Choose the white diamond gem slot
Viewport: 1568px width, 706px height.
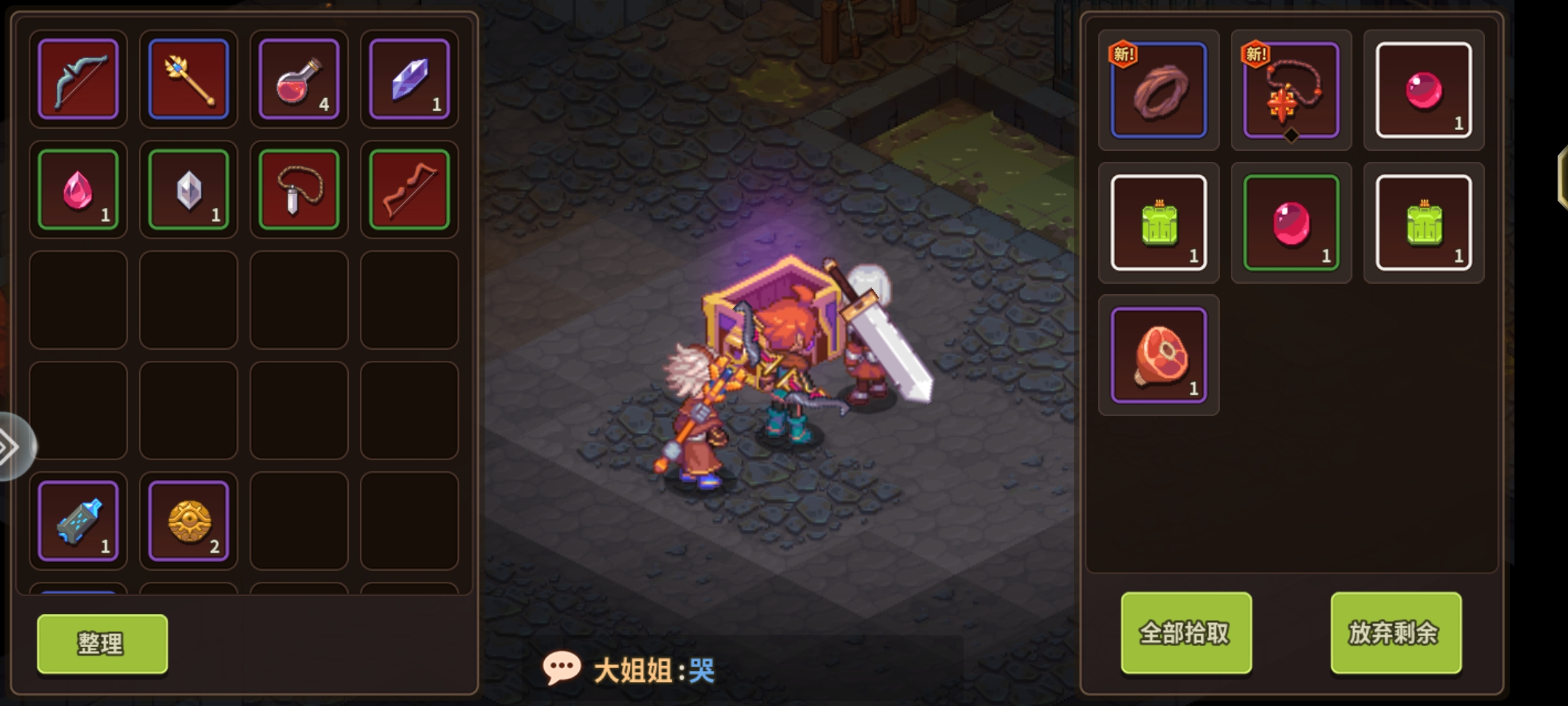(189, 190)
